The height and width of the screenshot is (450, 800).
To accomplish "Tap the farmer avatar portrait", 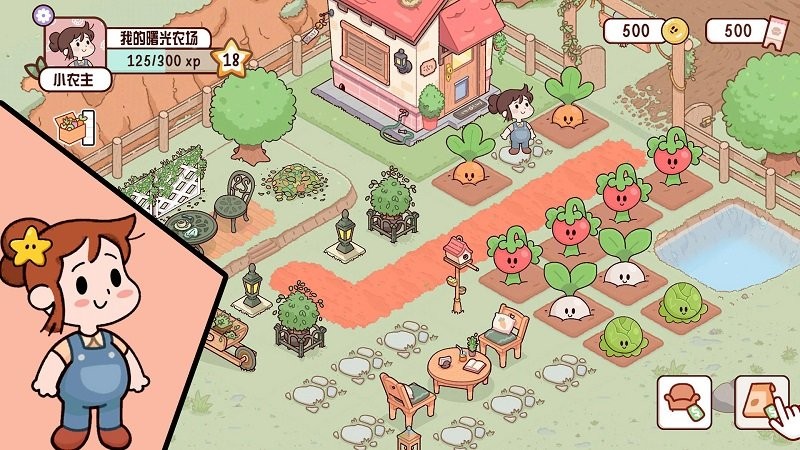I will pyautogui.click(x=71, y=45).
